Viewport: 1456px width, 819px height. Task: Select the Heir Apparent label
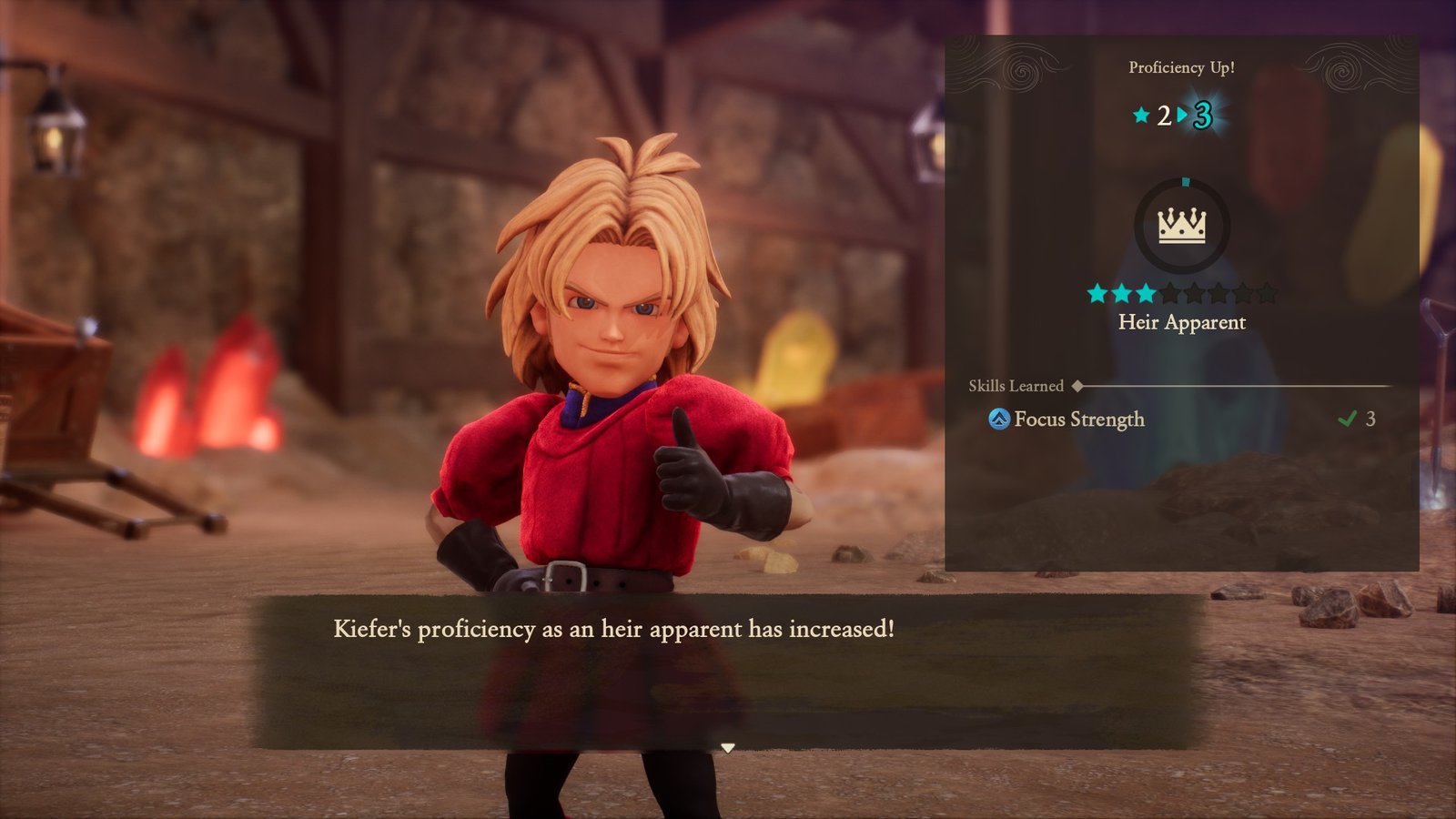(1183, 322)
